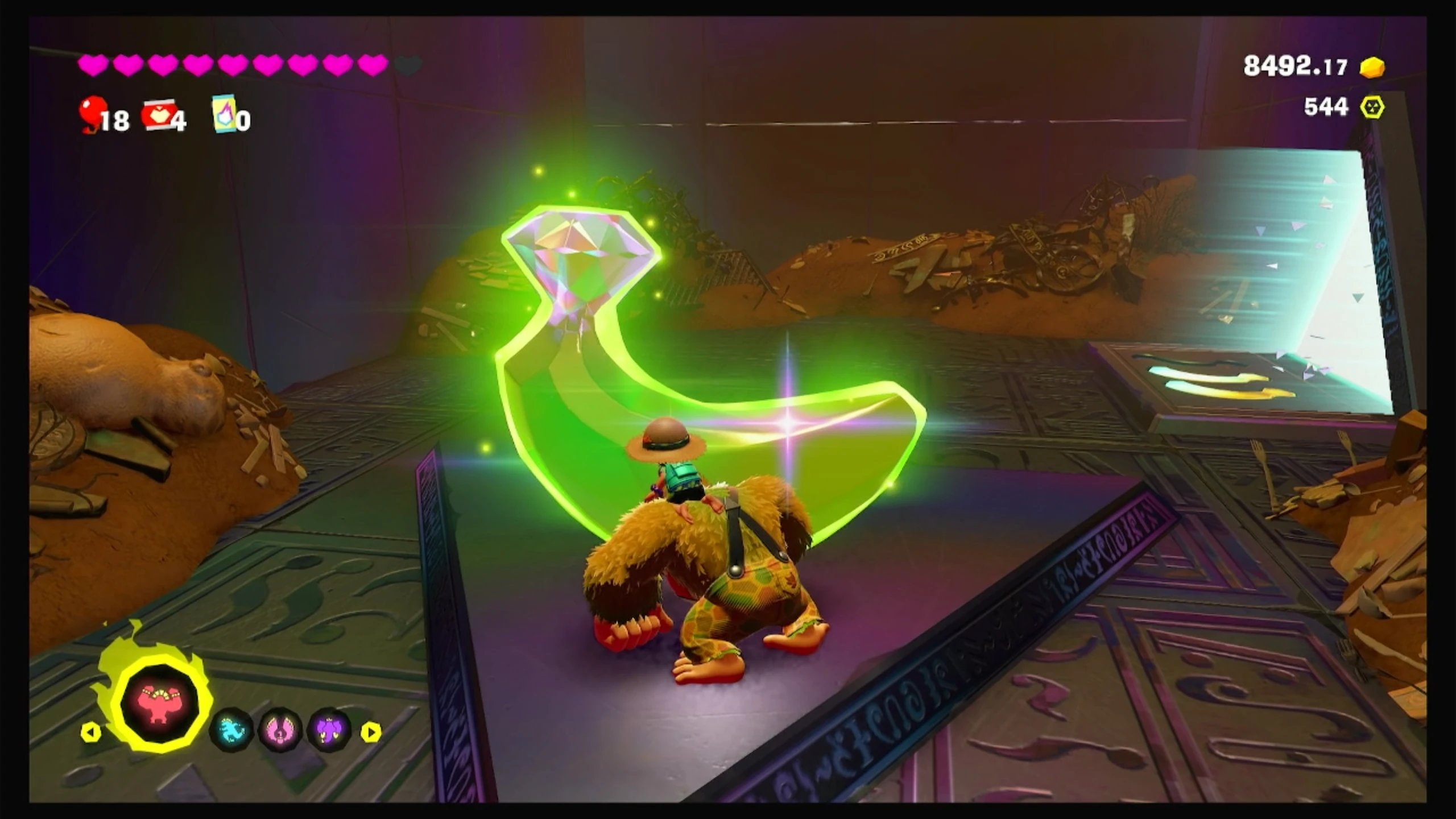Screen dimensions: 1456x819
Task: Choose the pink Ostrich Bananza icon
Action: pyautogui.click(x=281, y=730)
